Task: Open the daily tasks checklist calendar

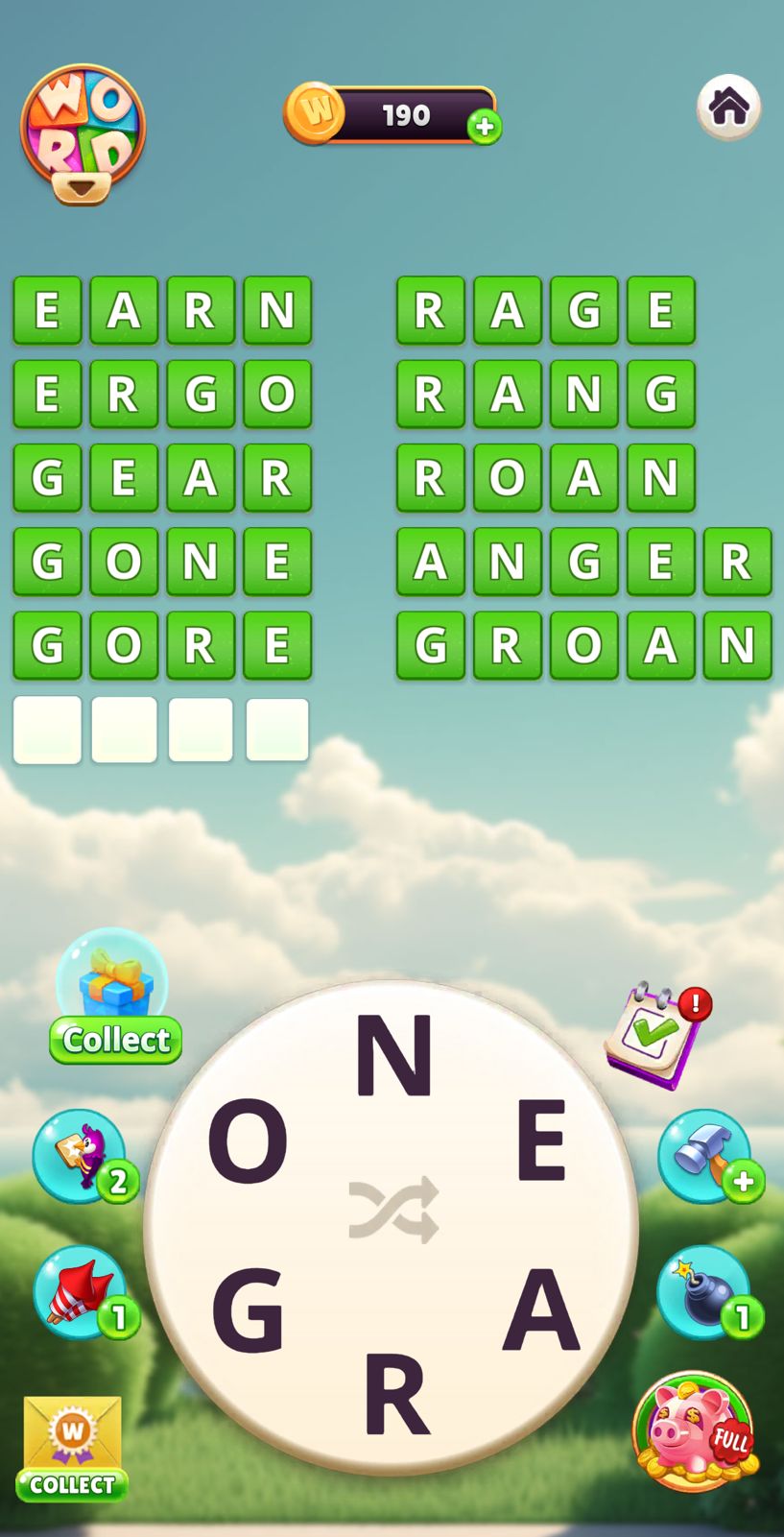Action: 655,1035
